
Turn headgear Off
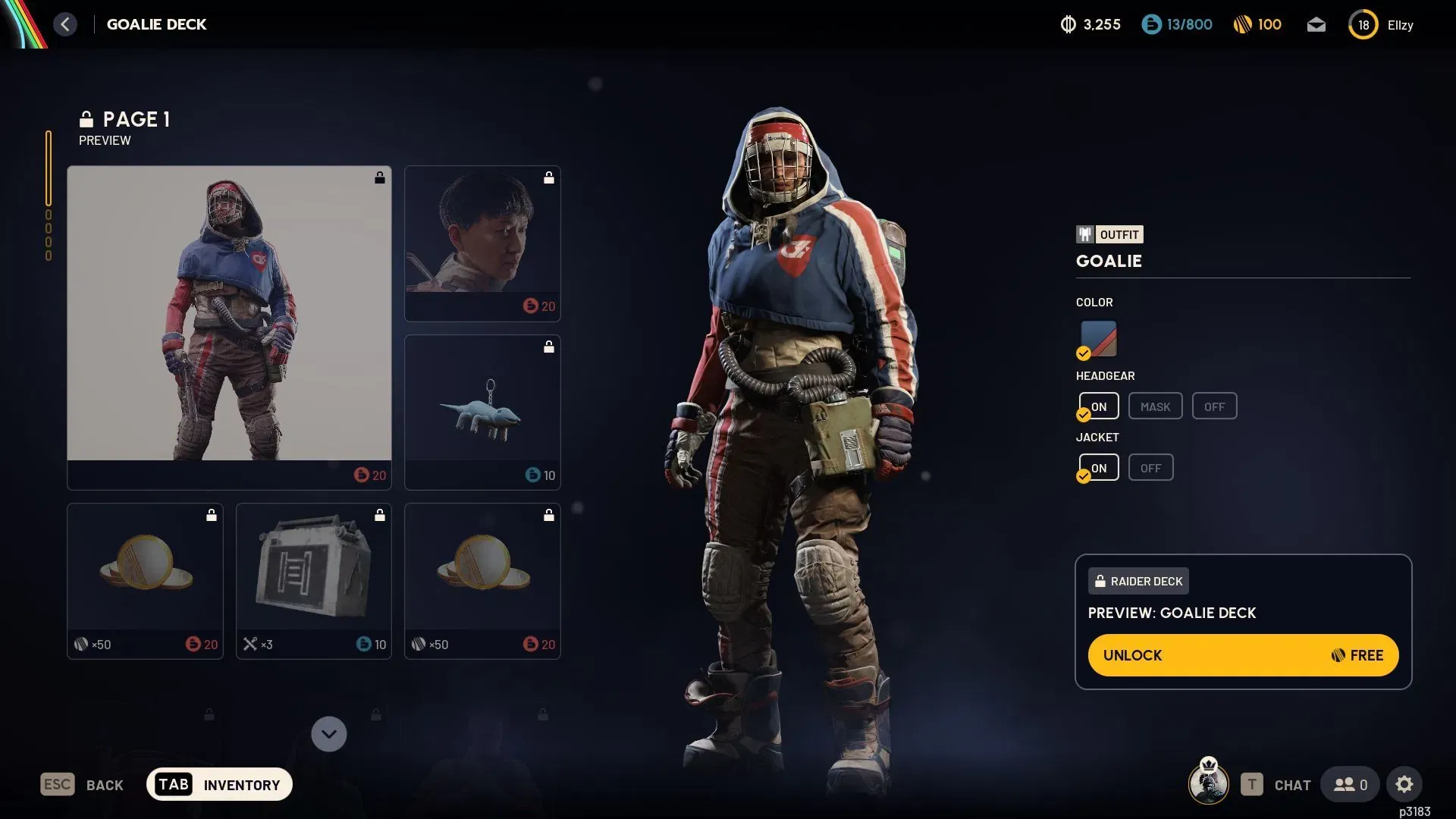click(x=1213, y=406)
